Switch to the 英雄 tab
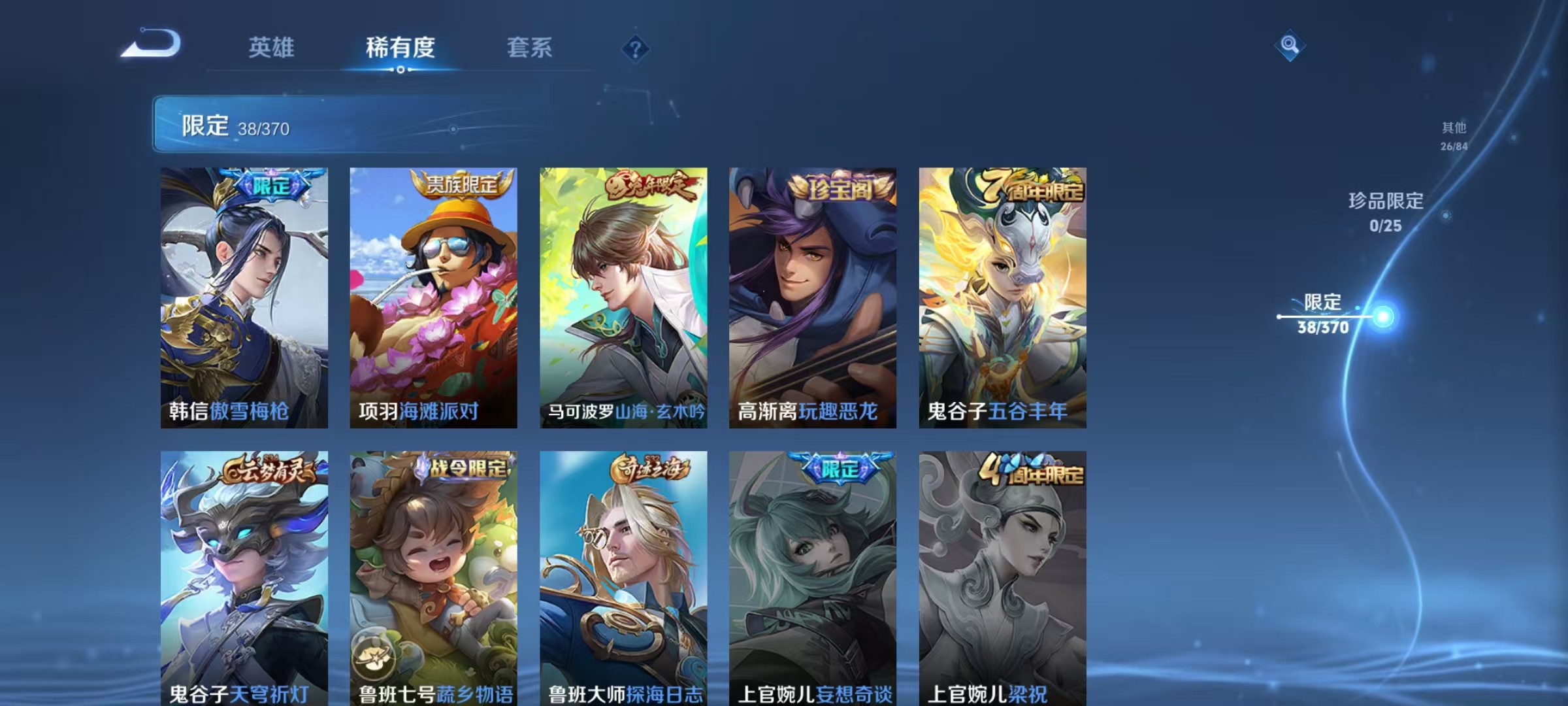This screenshot has width=1568, height=706. (x=272, y=48)
